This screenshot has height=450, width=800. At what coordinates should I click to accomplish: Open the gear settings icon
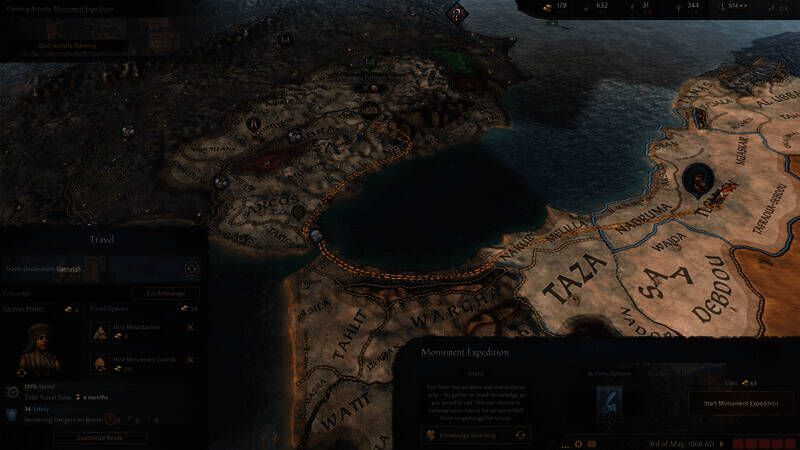[x=578, y=443]
